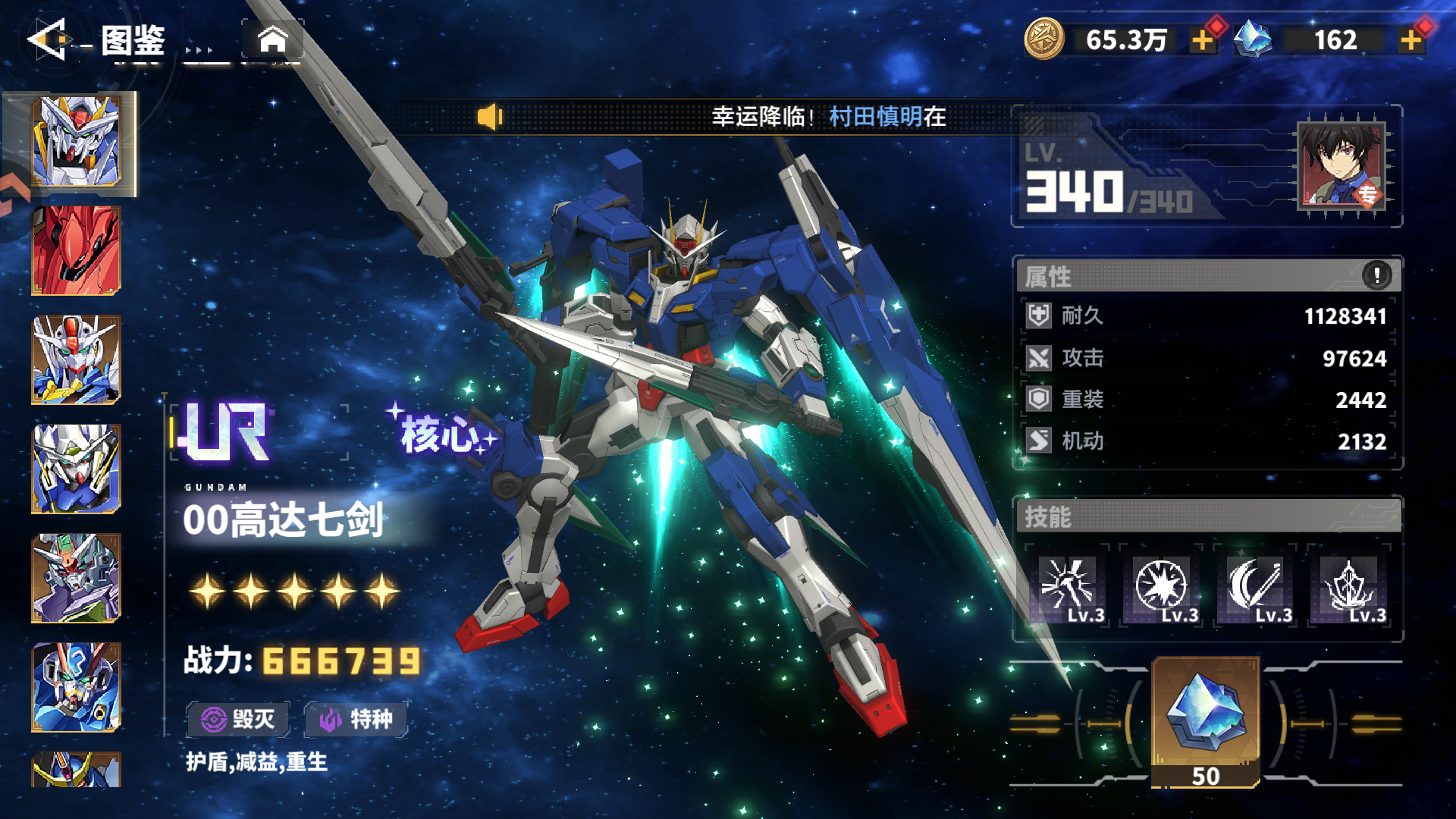The height and width of the screenshot is (819, 1456).
Task: Open the 毁灭 type tag
Action: [x=238, y=719]
